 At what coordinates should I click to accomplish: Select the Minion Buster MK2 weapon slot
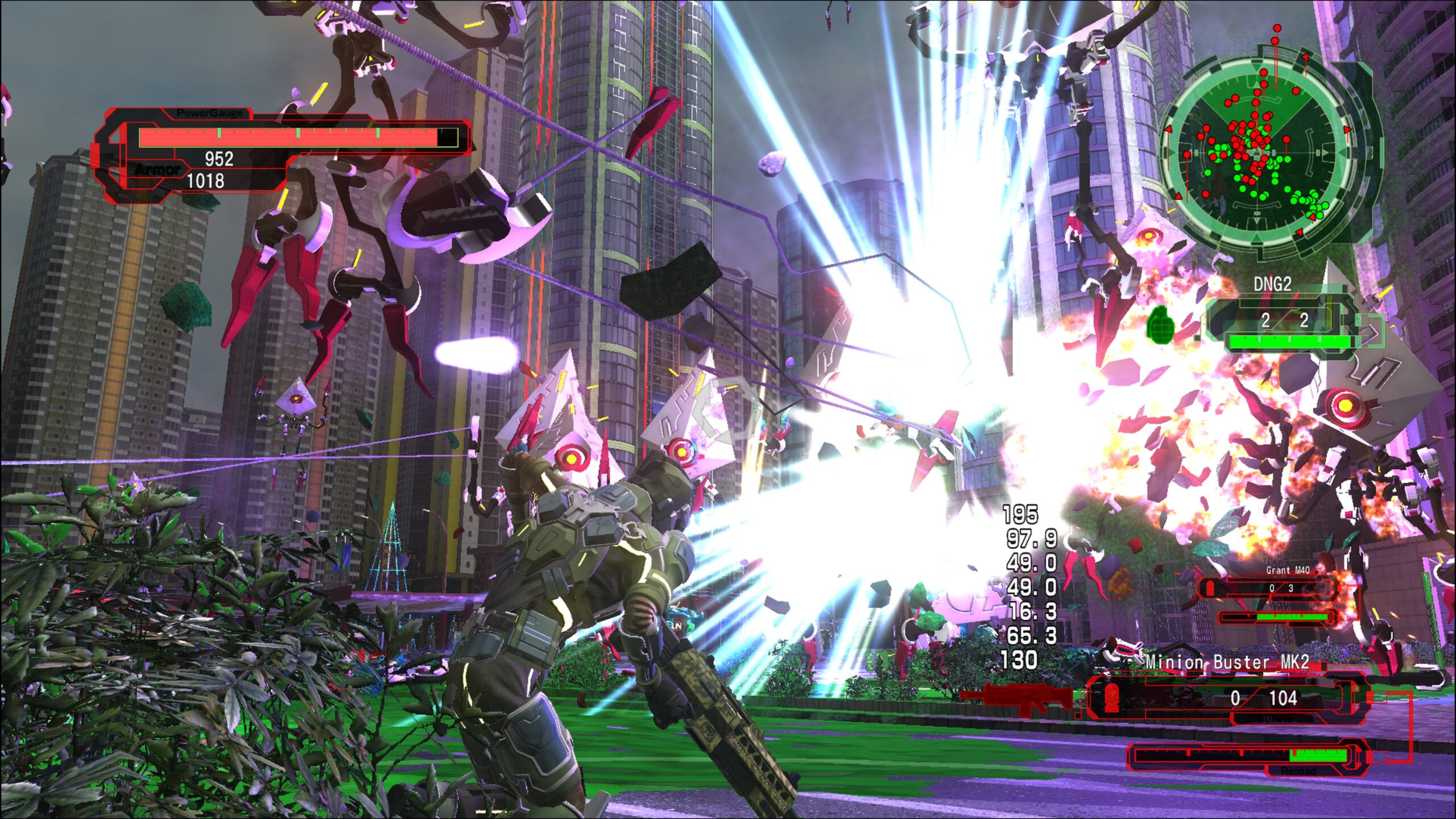tap(1228, 698)
